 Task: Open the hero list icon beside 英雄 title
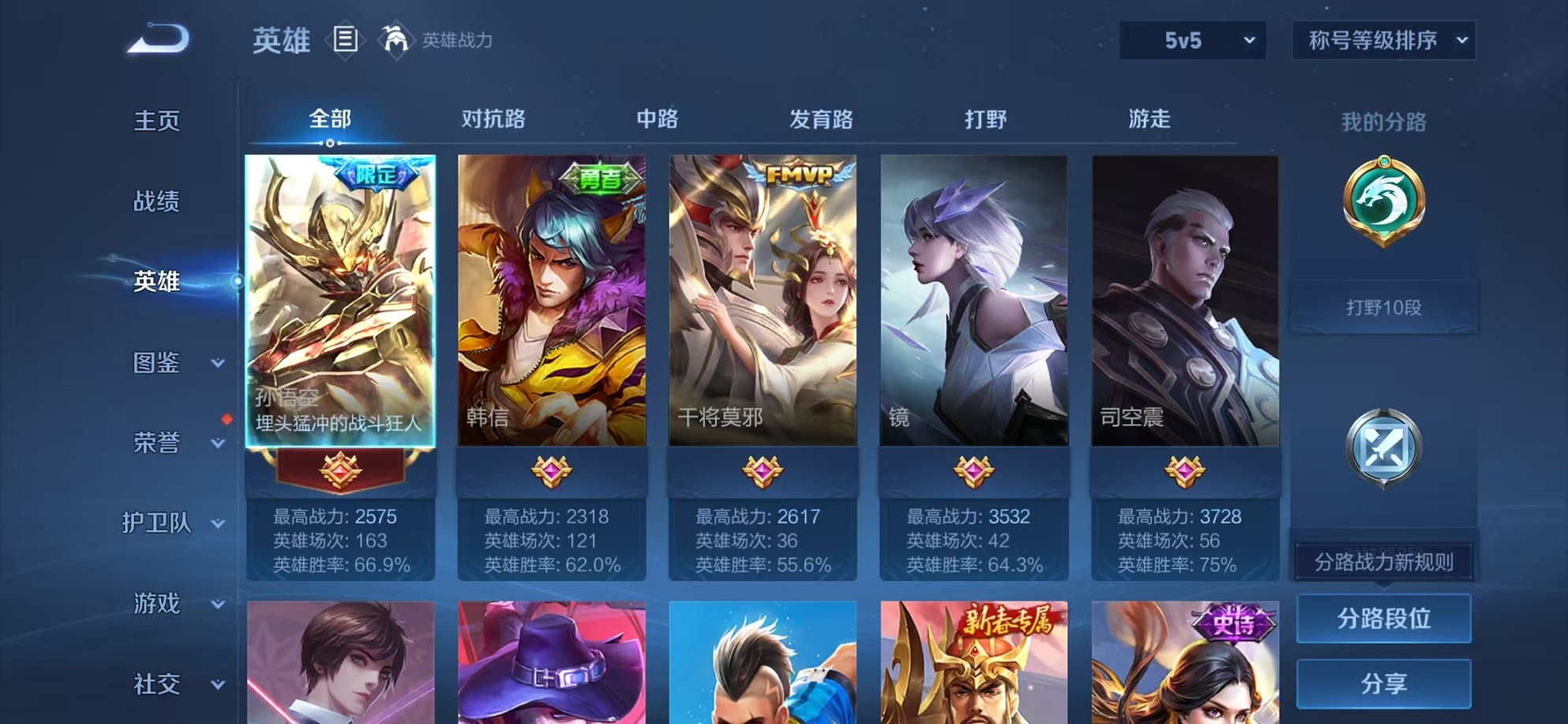click(345, 39)
